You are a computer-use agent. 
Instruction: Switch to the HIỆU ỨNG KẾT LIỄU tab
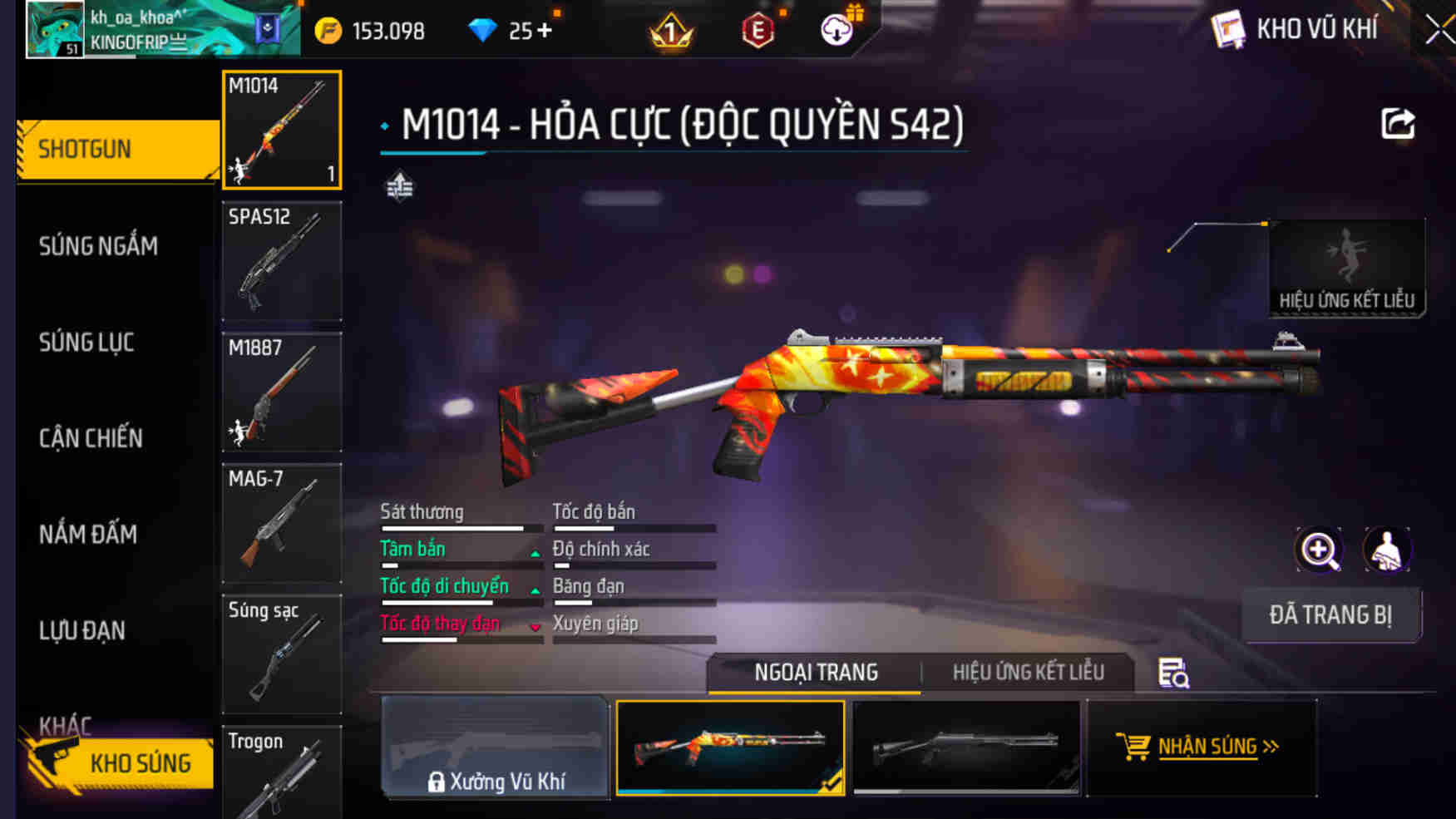coord(1028,671)
